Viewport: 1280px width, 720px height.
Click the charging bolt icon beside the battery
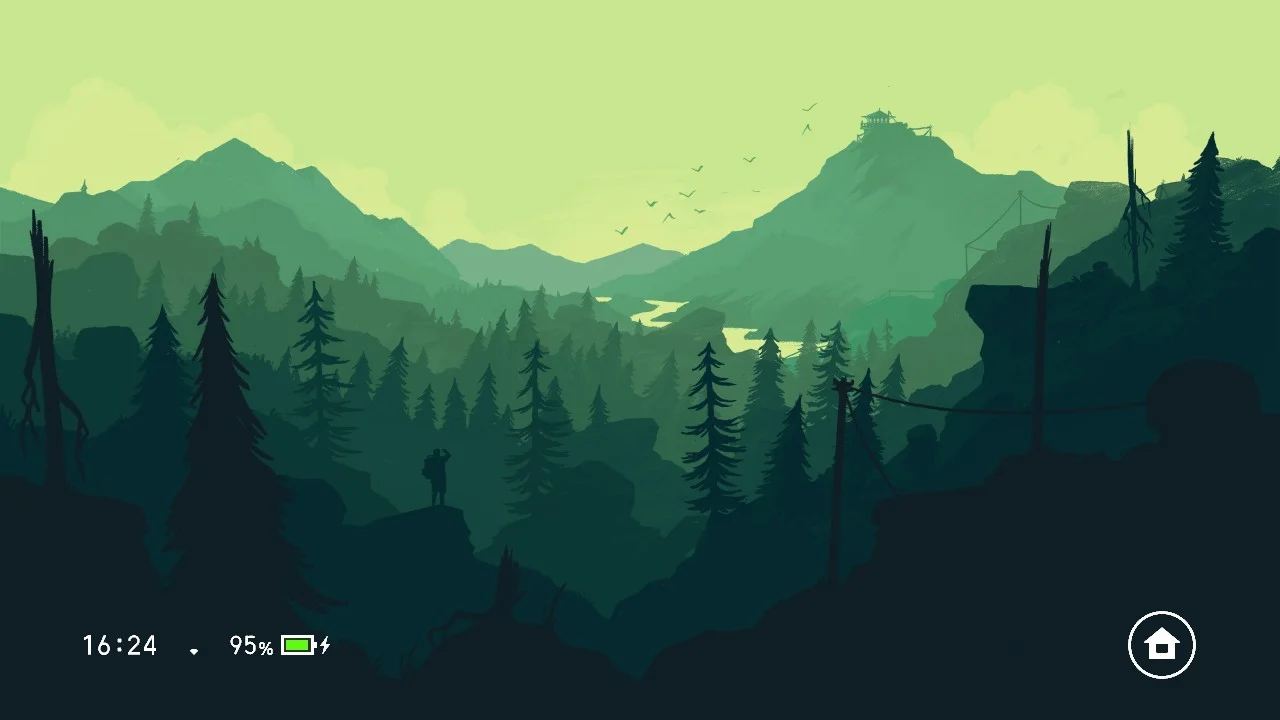click(326, 647)
